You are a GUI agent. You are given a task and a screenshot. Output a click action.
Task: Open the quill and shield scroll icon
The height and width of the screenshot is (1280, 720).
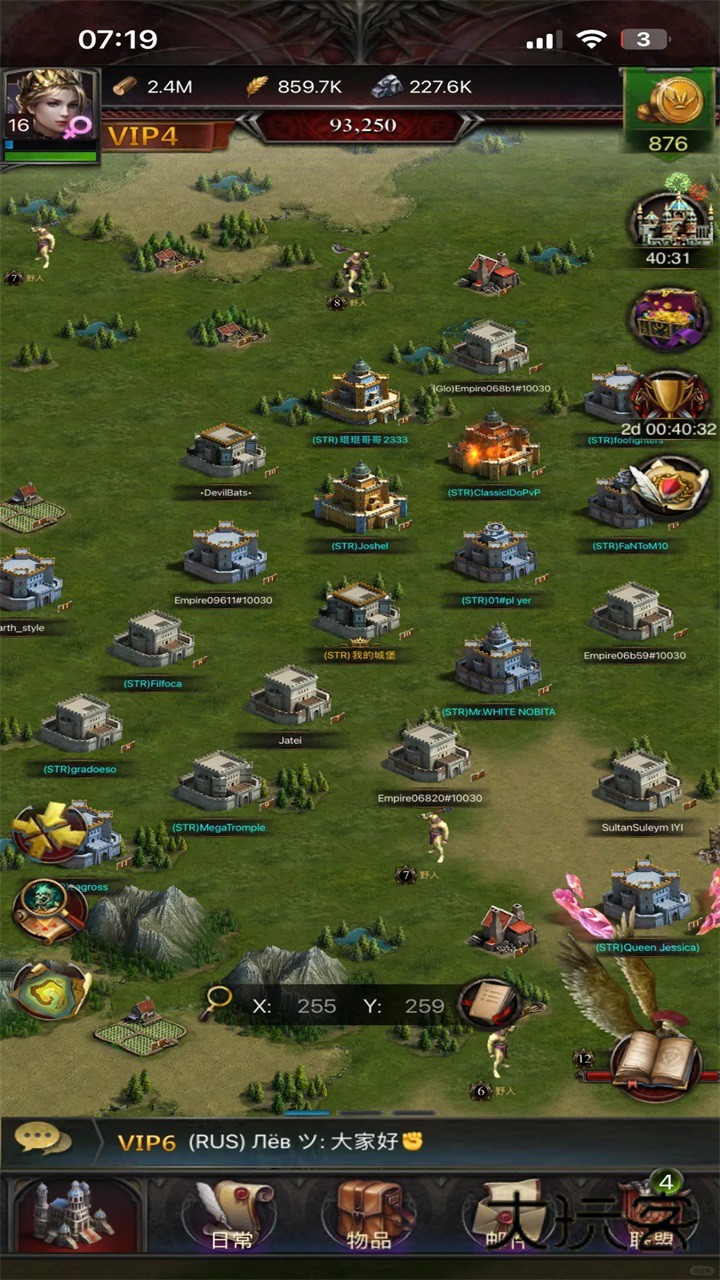tap(669, 487)
